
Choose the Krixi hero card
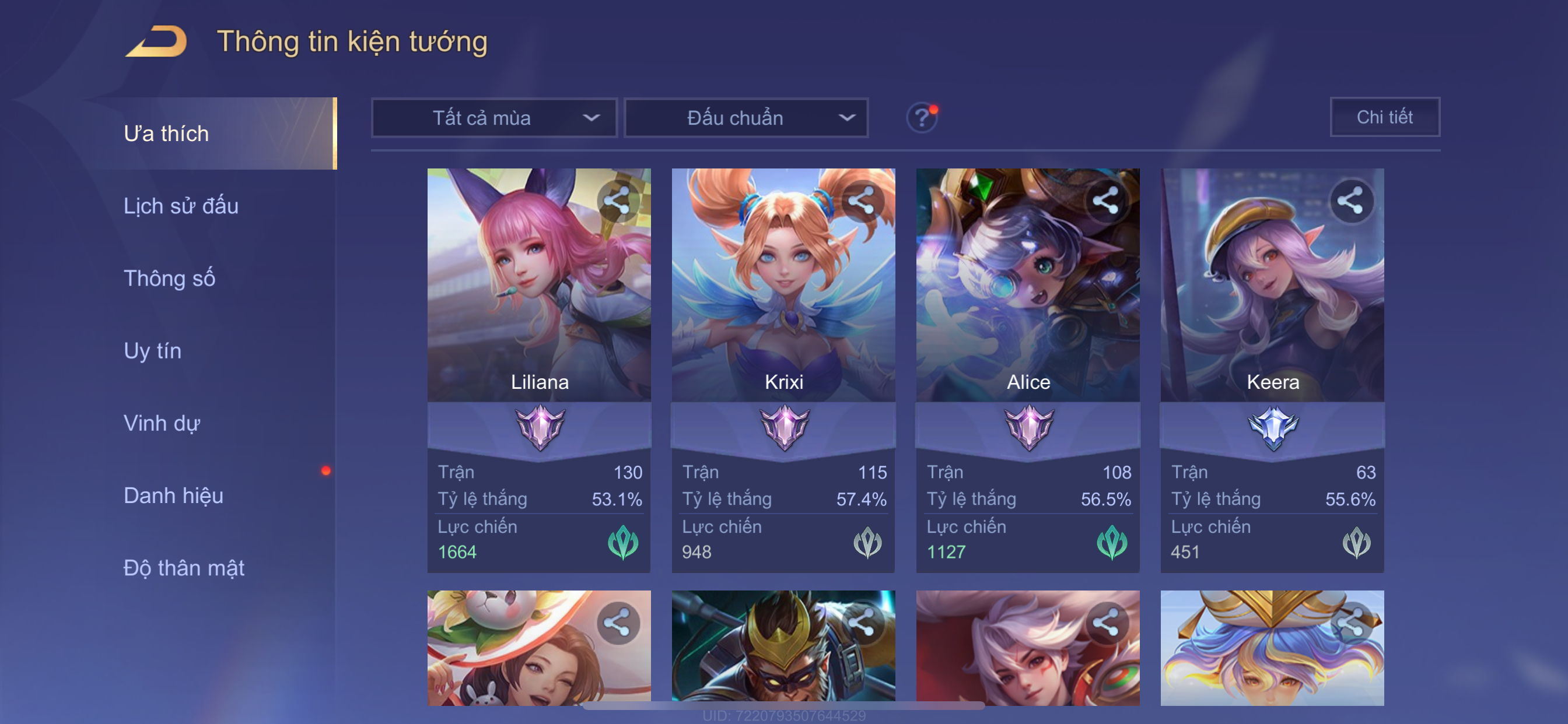click(783, 304)
